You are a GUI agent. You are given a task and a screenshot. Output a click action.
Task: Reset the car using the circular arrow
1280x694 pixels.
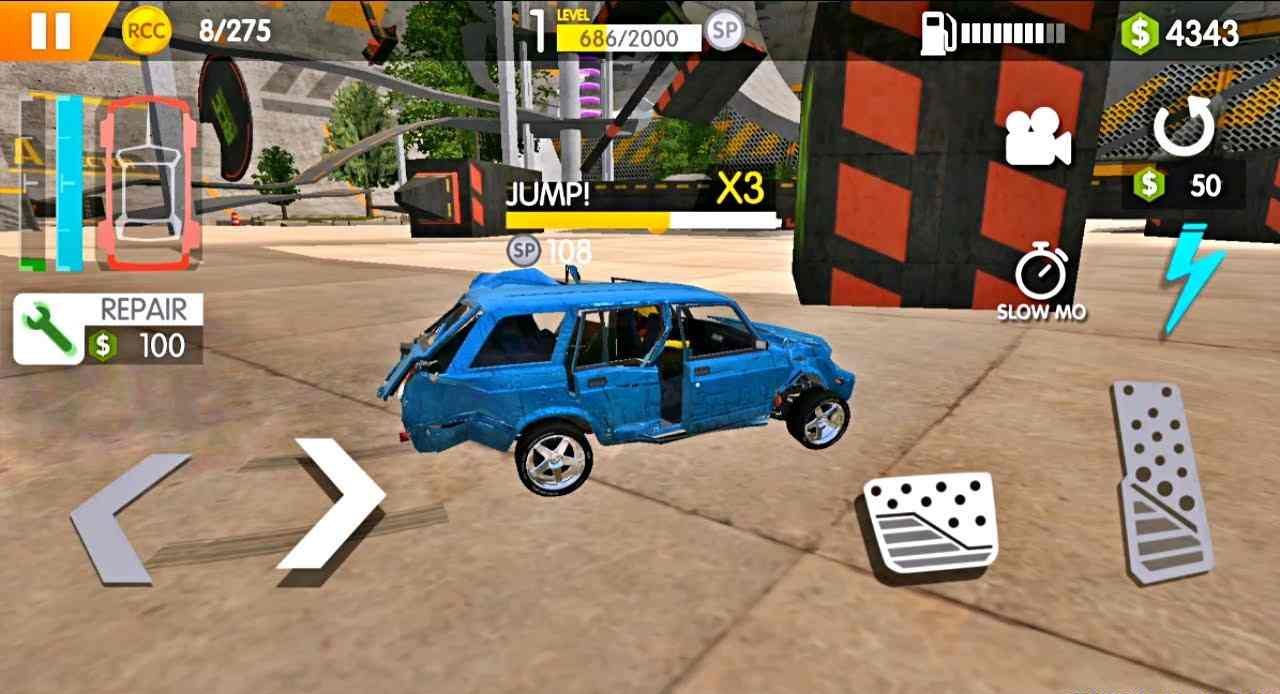point(1184,127)
